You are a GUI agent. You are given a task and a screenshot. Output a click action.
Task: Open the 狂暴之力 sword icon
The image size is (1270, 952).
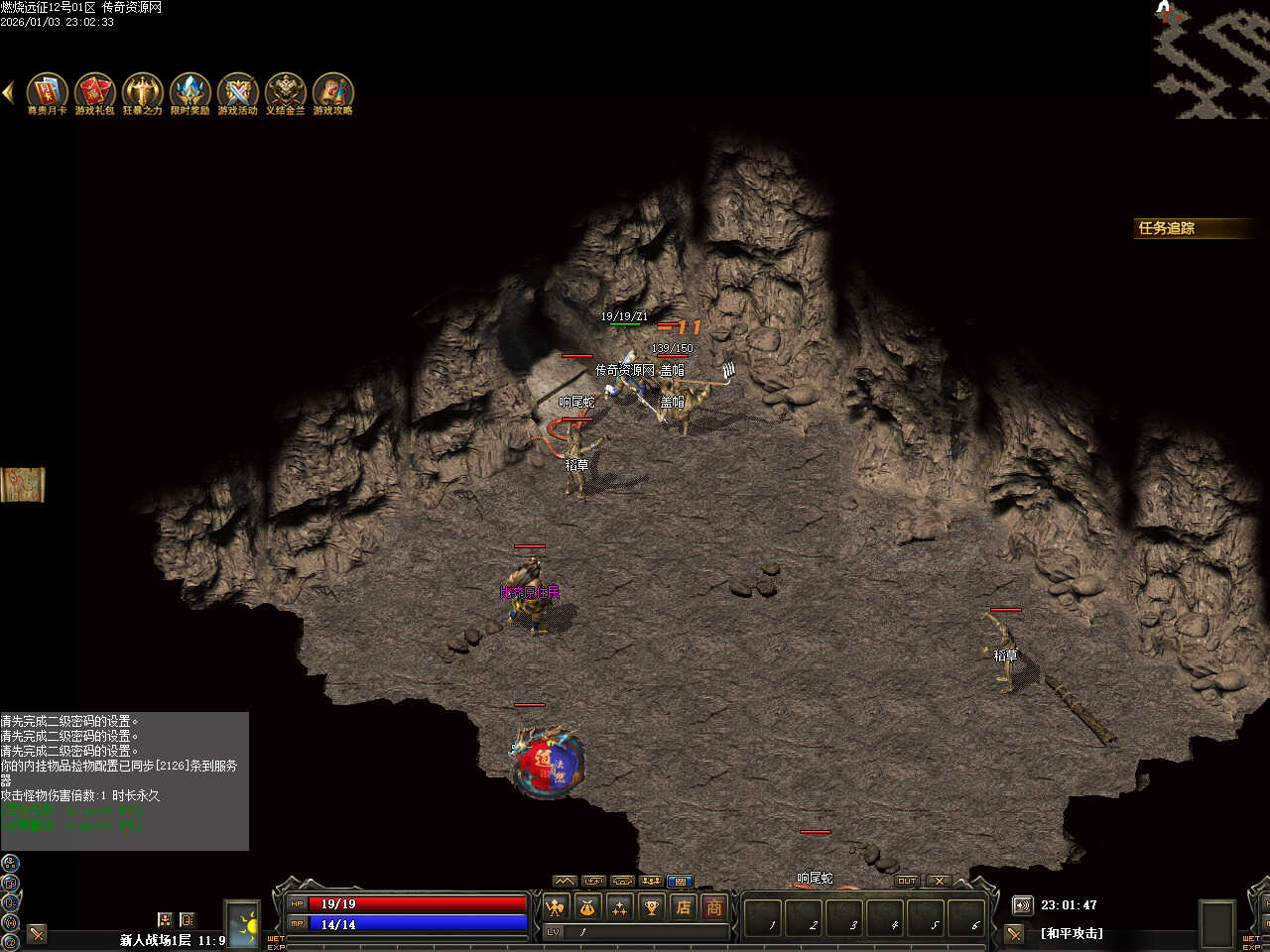[x=142, y=91]
